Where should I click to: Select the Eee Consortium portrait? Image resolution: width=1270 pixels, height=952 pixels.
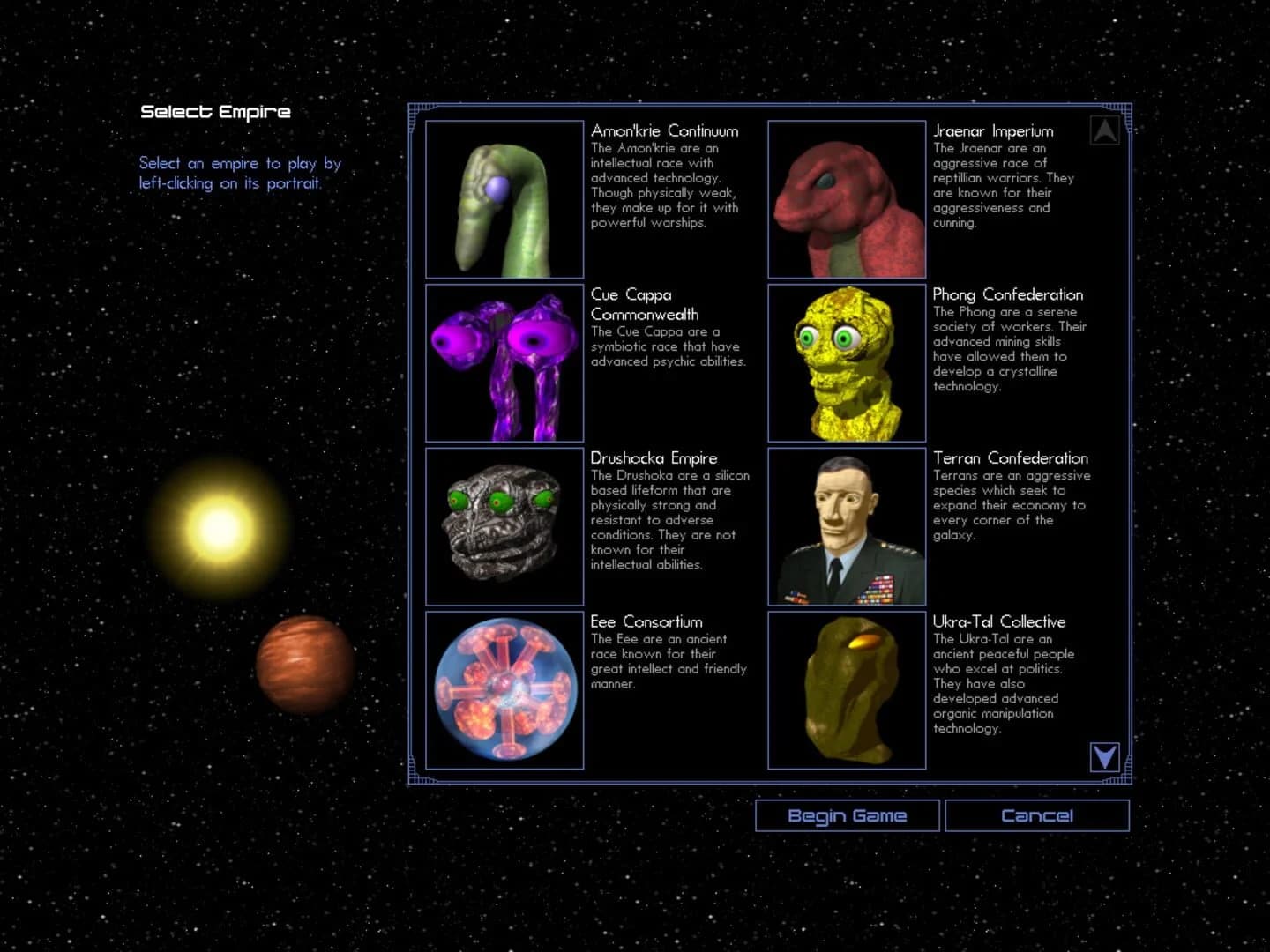click(x=504, y=689)
